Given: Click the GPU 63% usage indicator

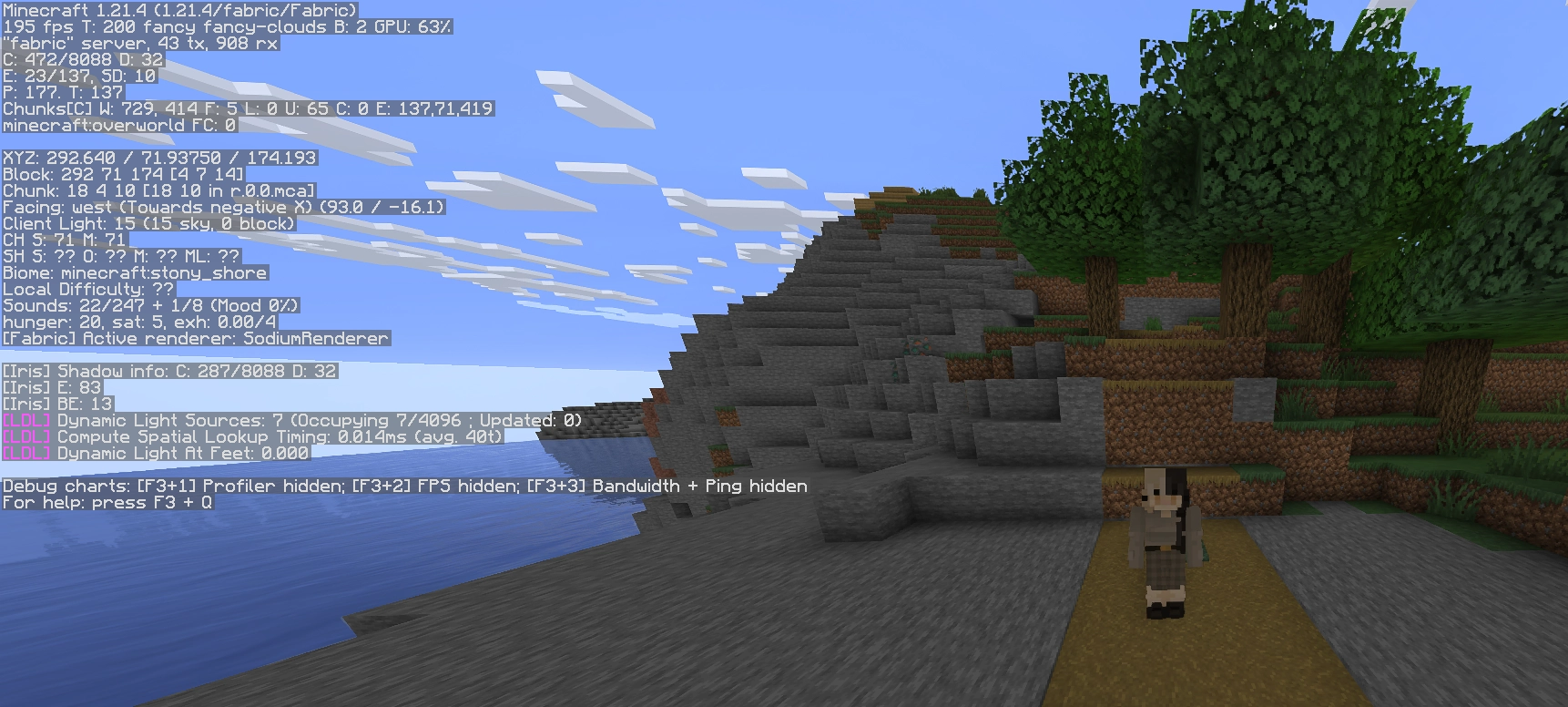Looking at the screenshot, I should pos(414,28).
